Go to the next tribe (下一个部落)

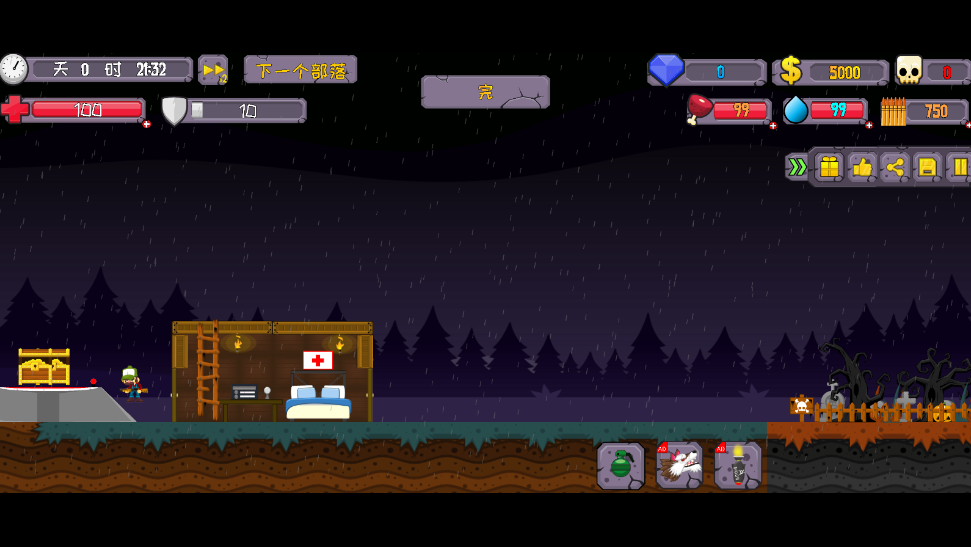pos(300,70)
